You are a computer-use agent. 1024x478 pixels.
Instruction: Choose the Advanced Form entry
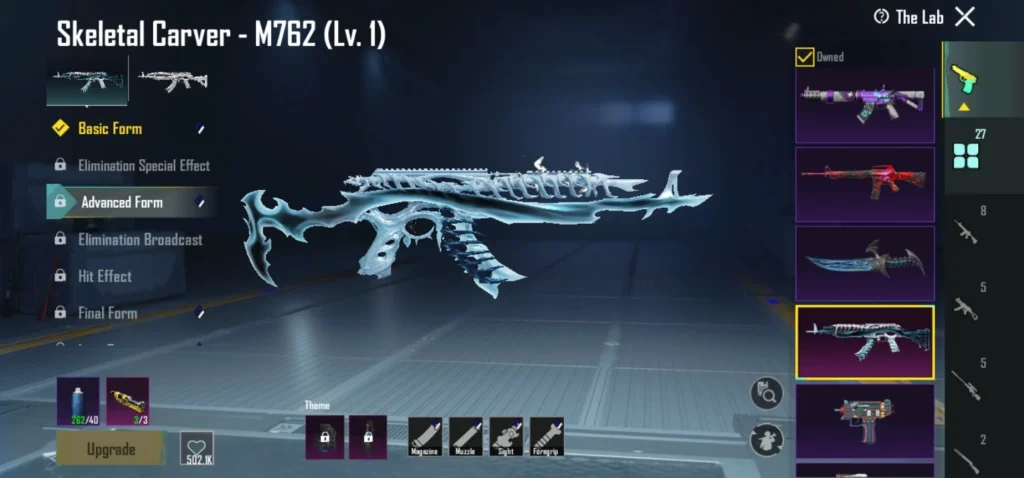[122, 202]
